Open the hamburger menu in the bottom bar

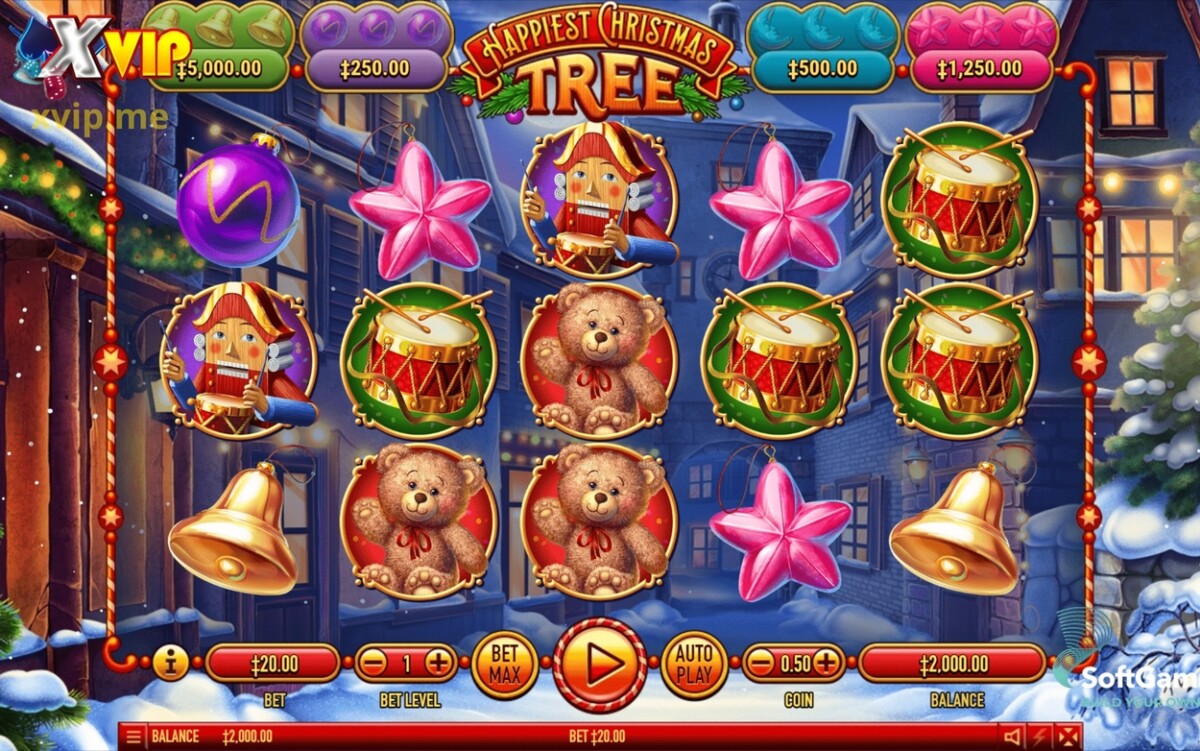tap(133, 737)
